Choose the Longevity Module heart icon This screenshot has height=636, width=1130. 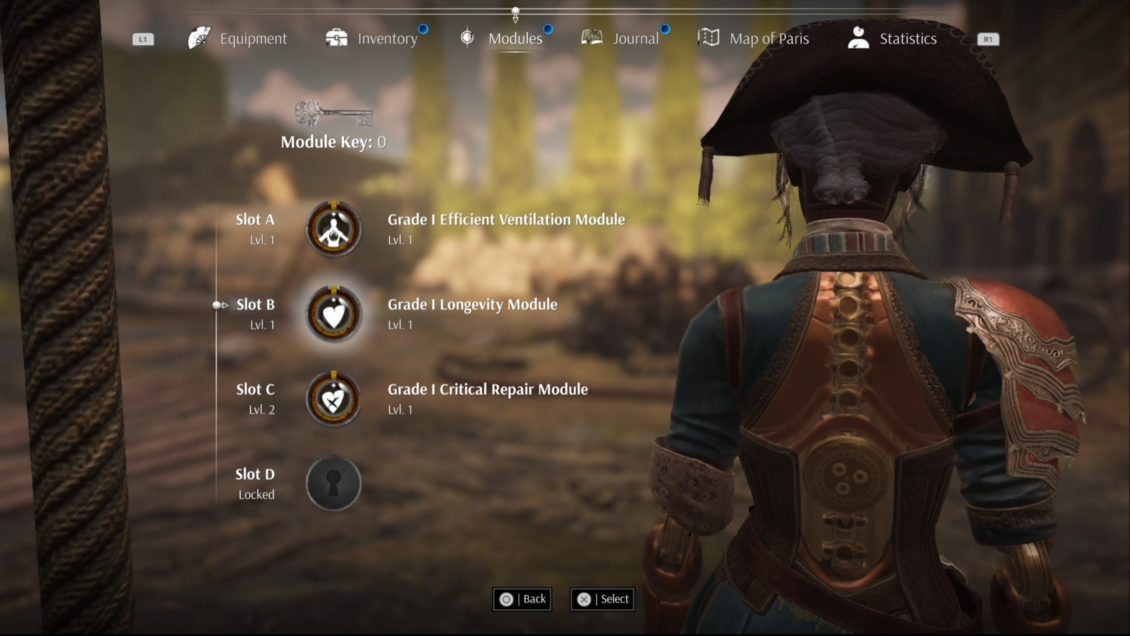(334, 314)
